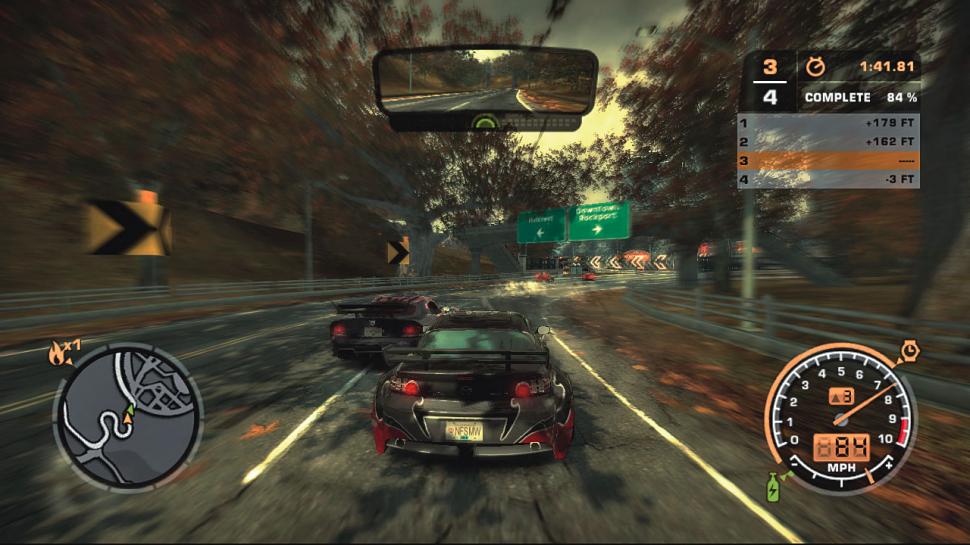970x545 pixels.
Task: Select the first-place leaderboard row
Action: click(828, 123)
